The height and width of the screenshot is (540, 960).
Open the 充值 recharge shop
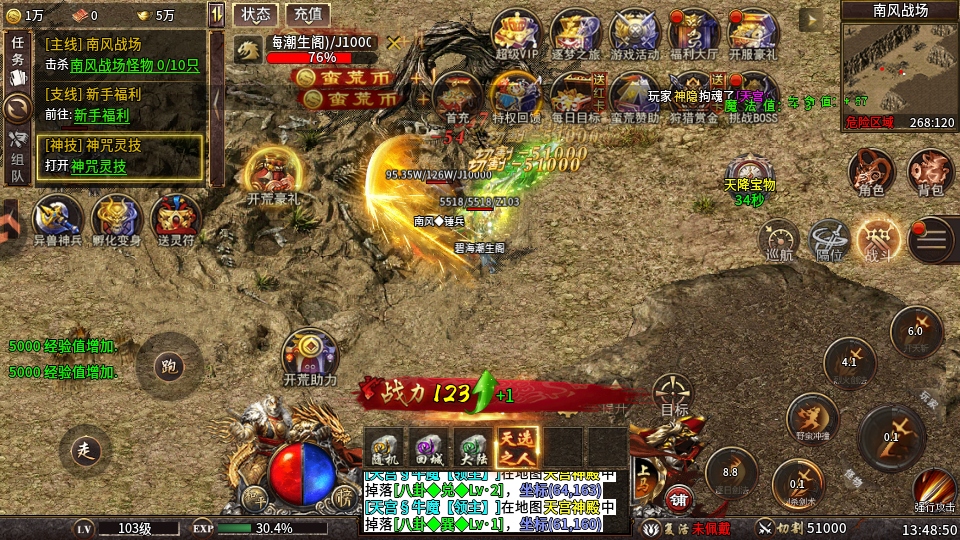(308, 15)
